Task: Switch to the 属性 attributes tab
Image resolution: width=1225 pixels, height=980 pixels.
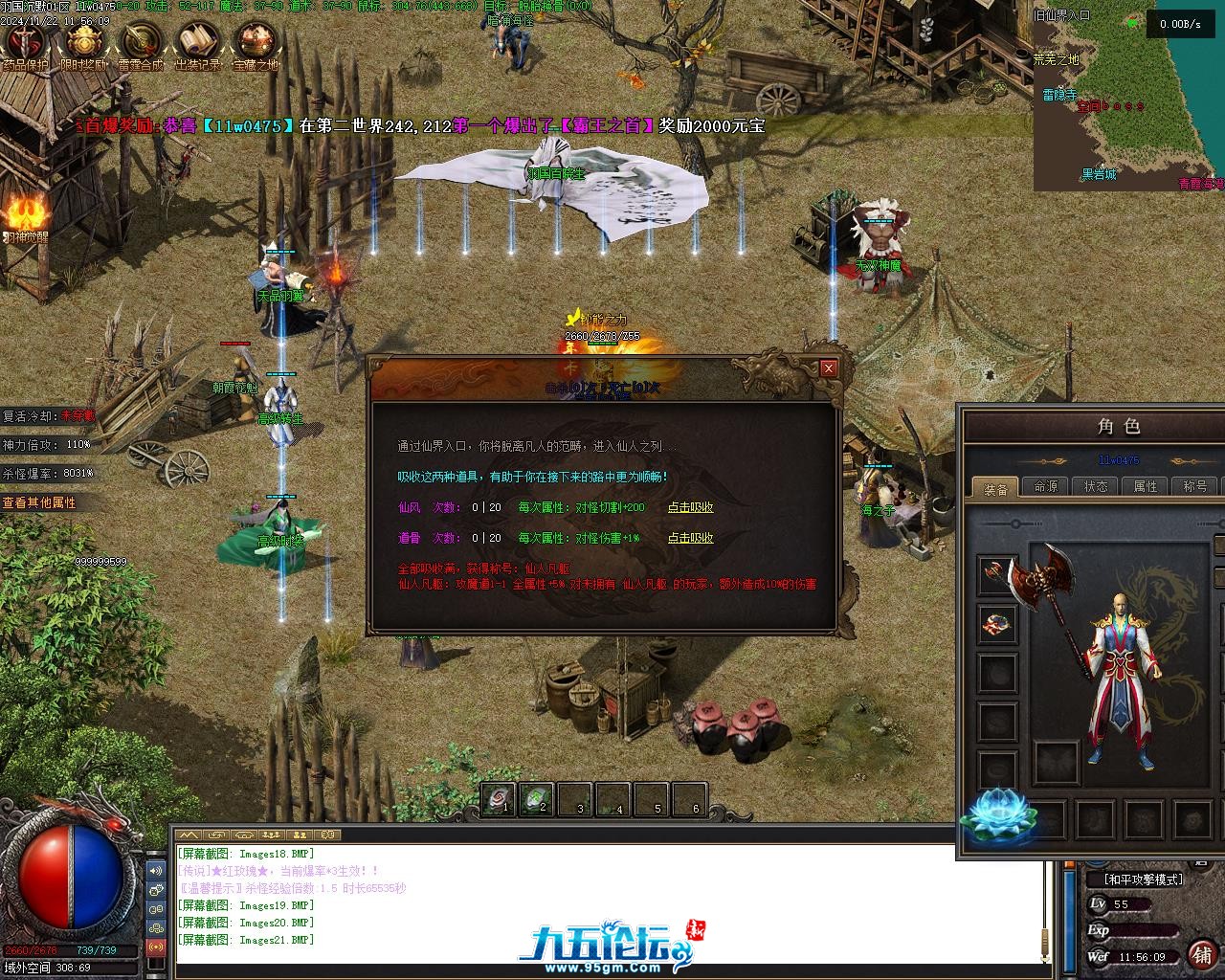Action: [x=1146, y=486]
